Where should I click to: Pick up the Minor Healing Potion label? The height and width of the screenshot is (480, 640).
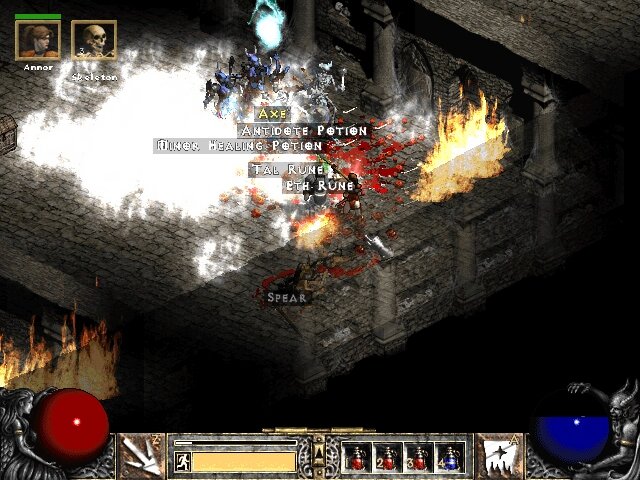click(239, 146)
